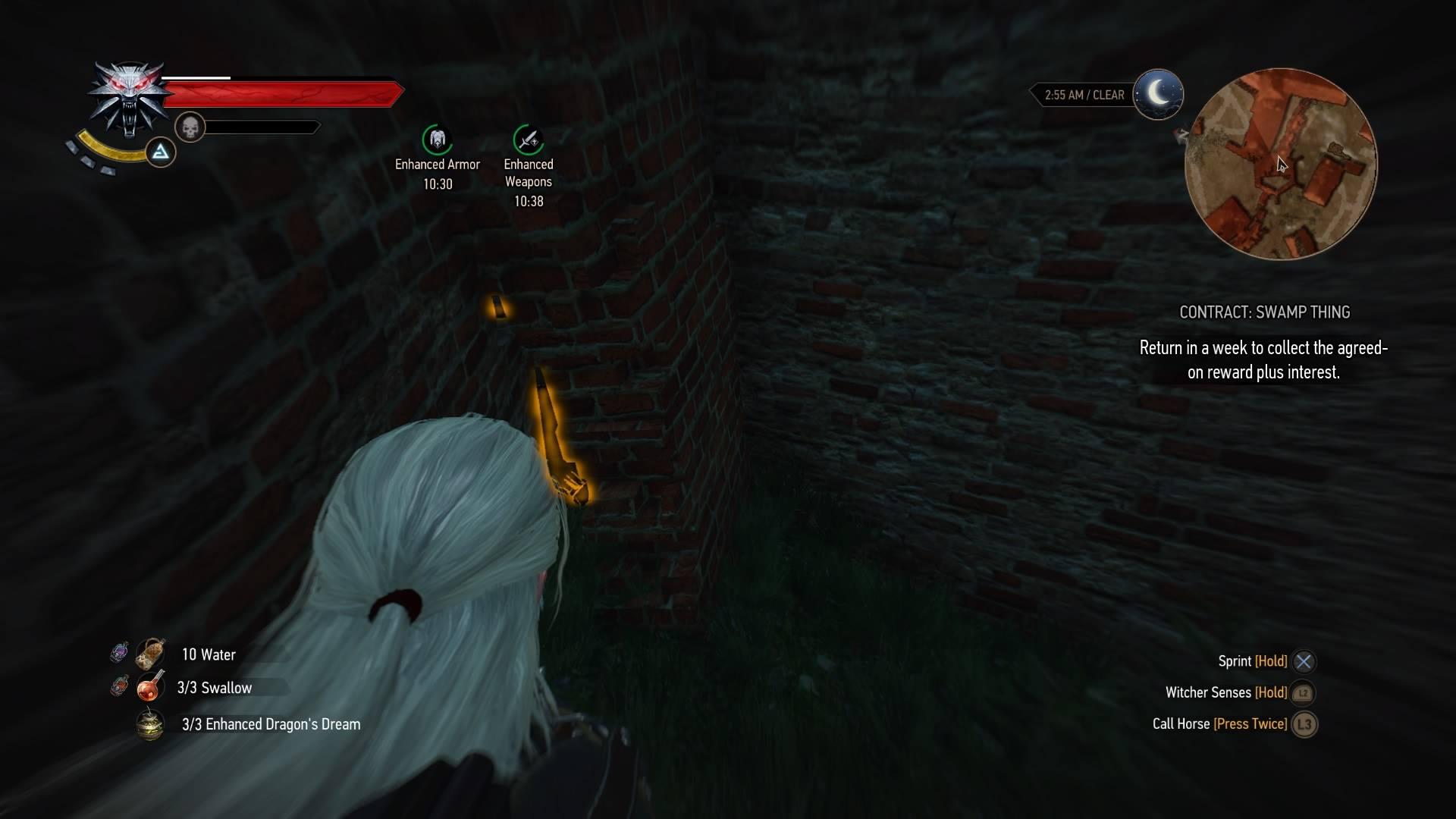
Task: Click the Sprint X button prompt
Action: coord(1303,661)
